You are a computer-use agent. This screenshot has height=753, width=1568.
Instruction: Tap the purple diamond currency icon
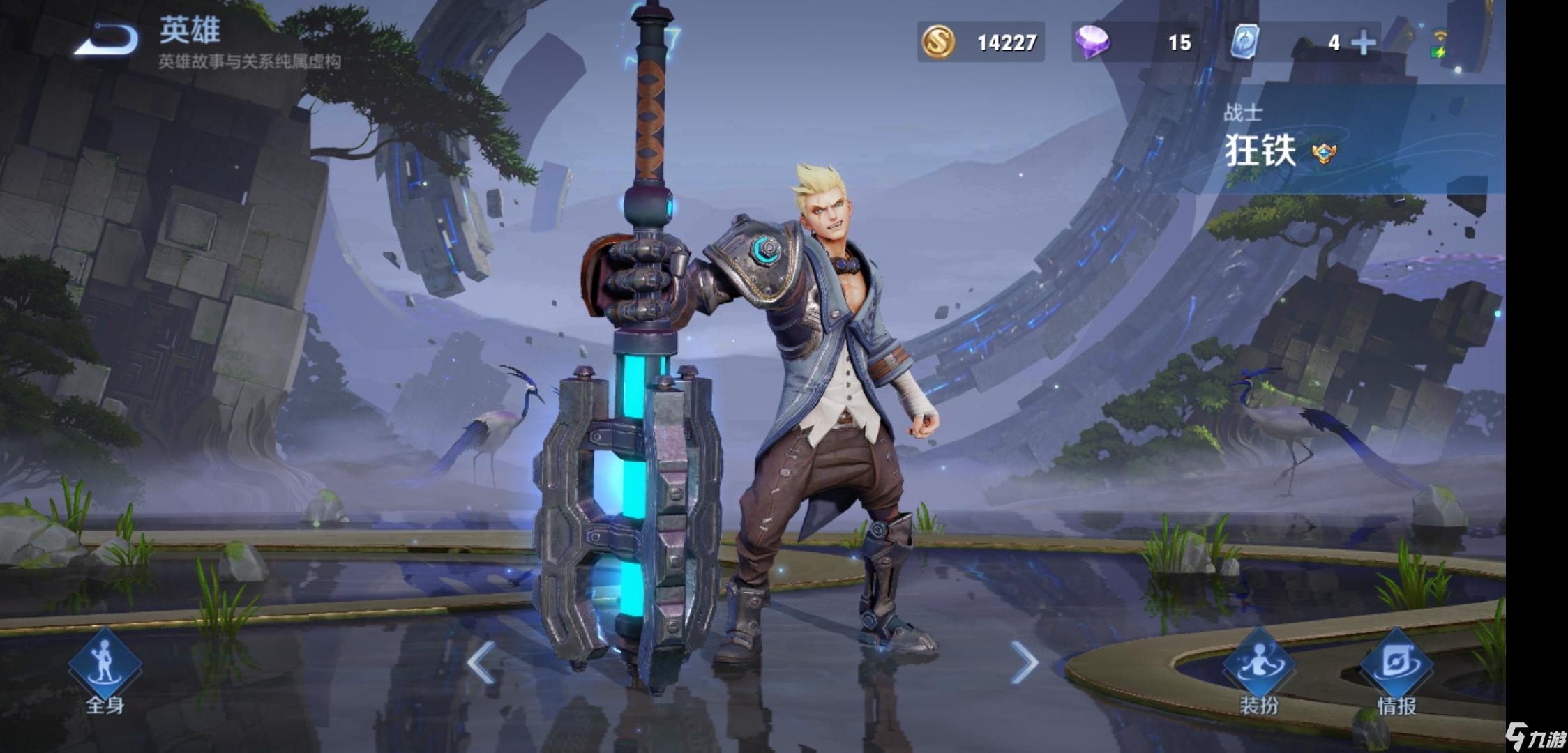click(1092, 42)
